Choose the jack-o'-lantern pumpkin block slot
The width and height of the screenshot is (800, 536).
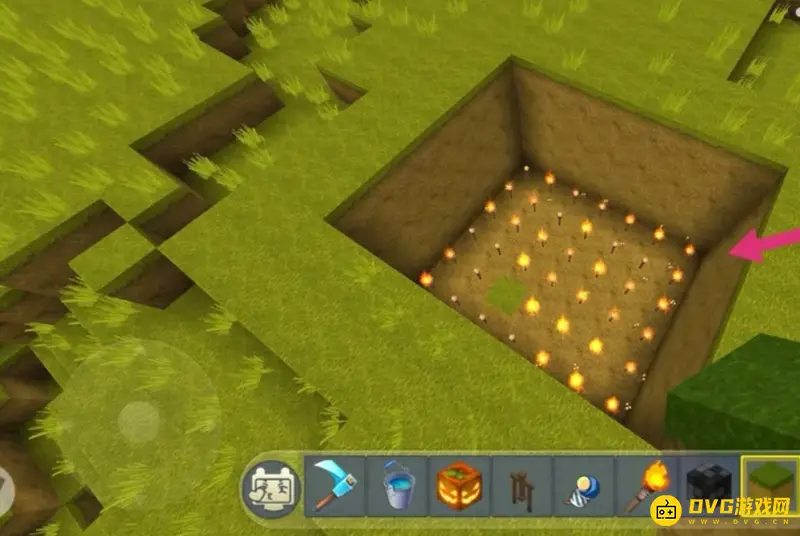(x=459, y=487)
